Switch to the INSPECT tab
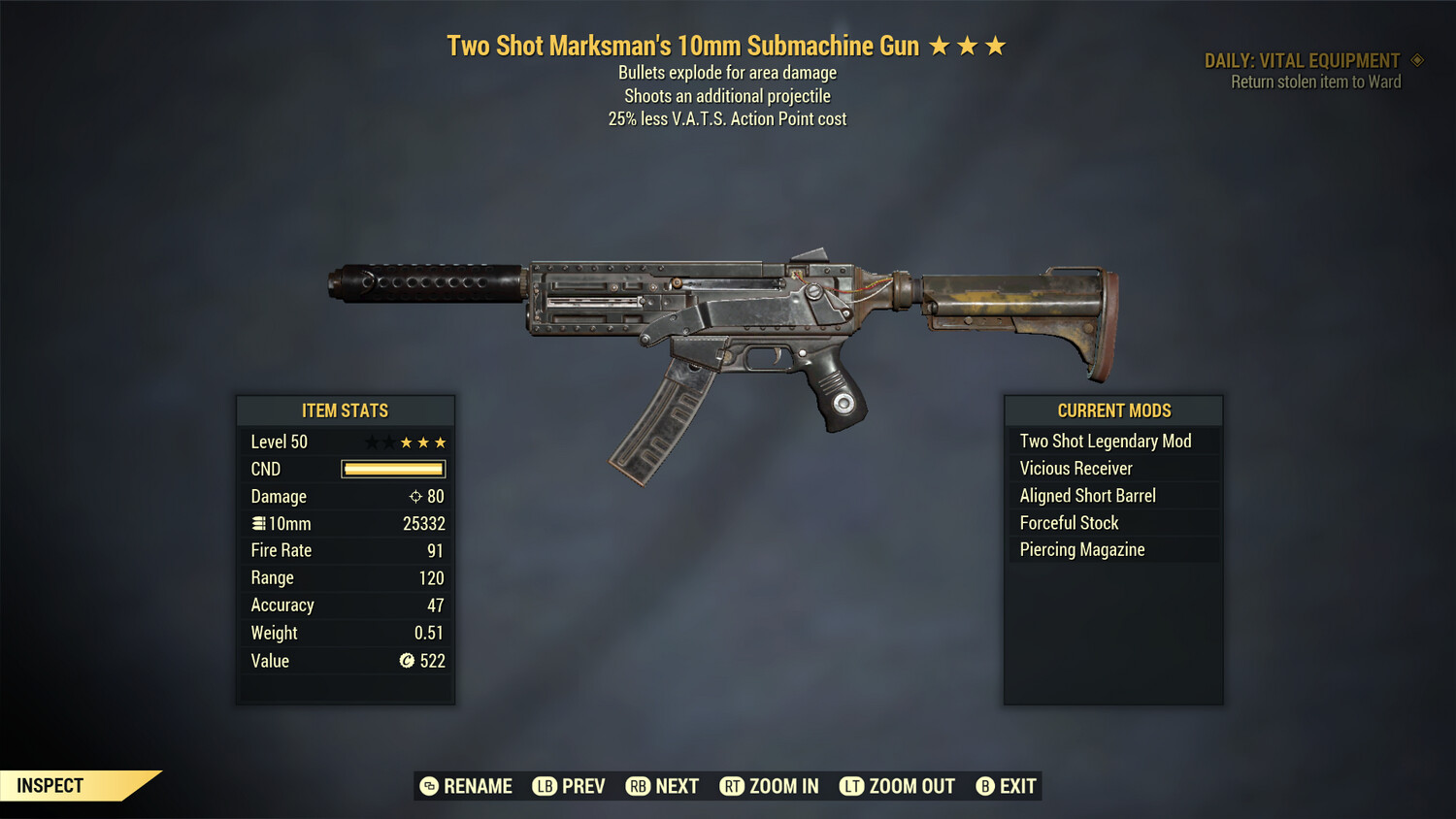This screenshot has width=1456, height=819. pyautogui.click(x=50, y=785)
